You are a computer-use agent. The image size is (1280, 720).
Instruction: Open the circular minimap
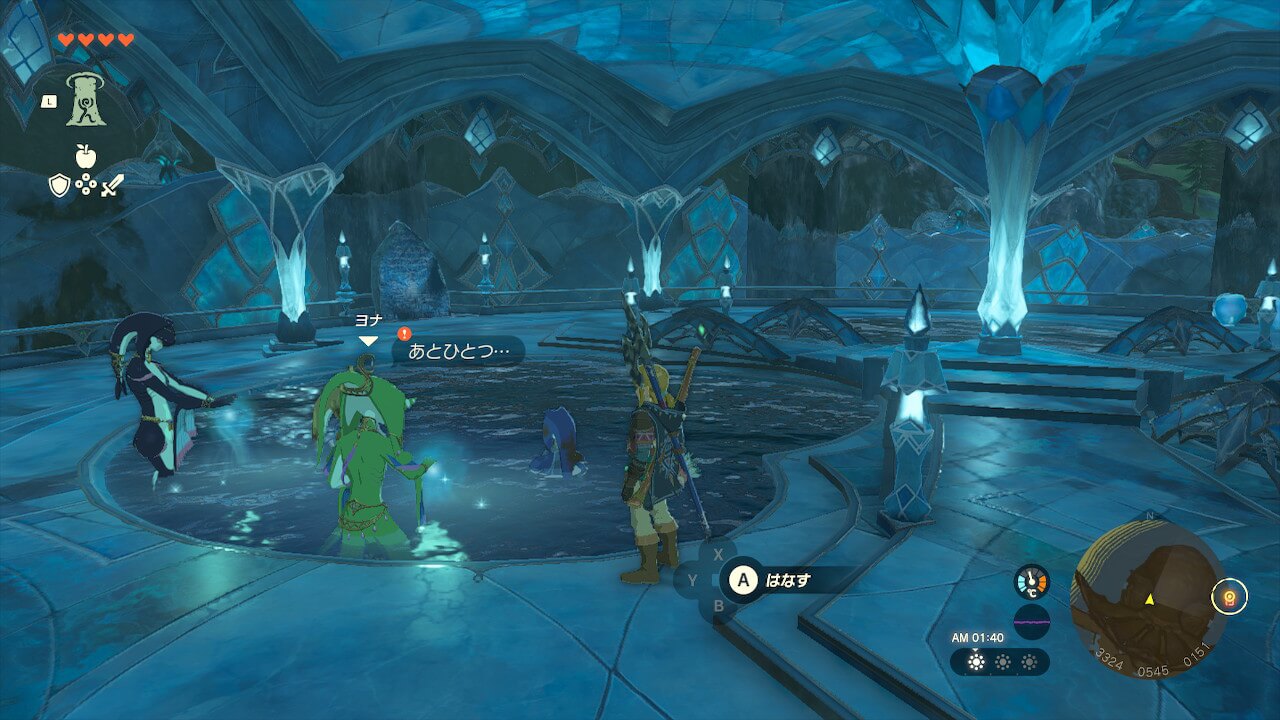pos(1148,598)
